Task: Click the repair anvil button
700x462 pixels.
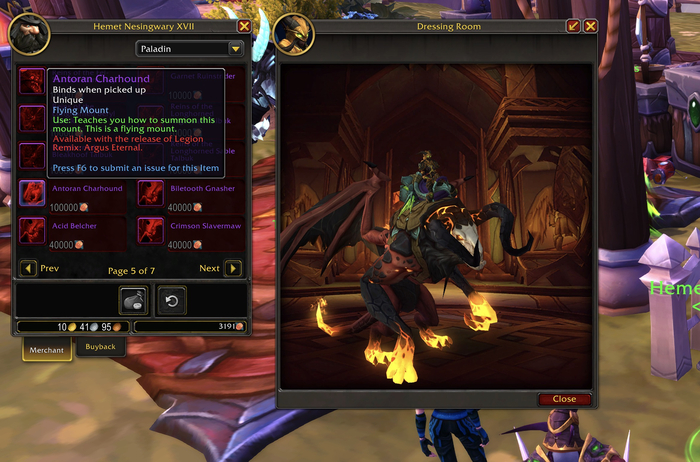Action: point(134,300)
